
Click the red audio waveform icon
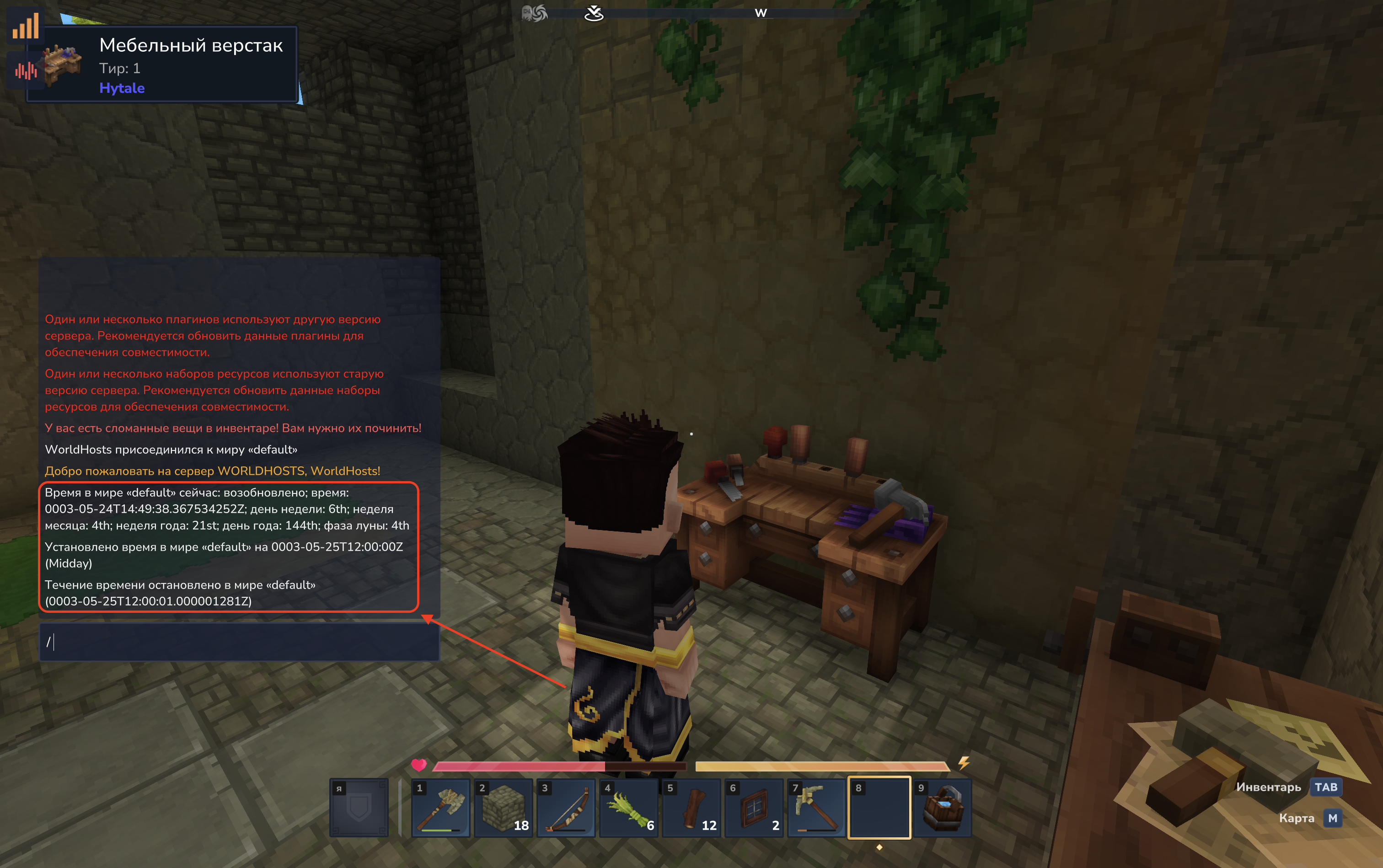tap(26, 70)
